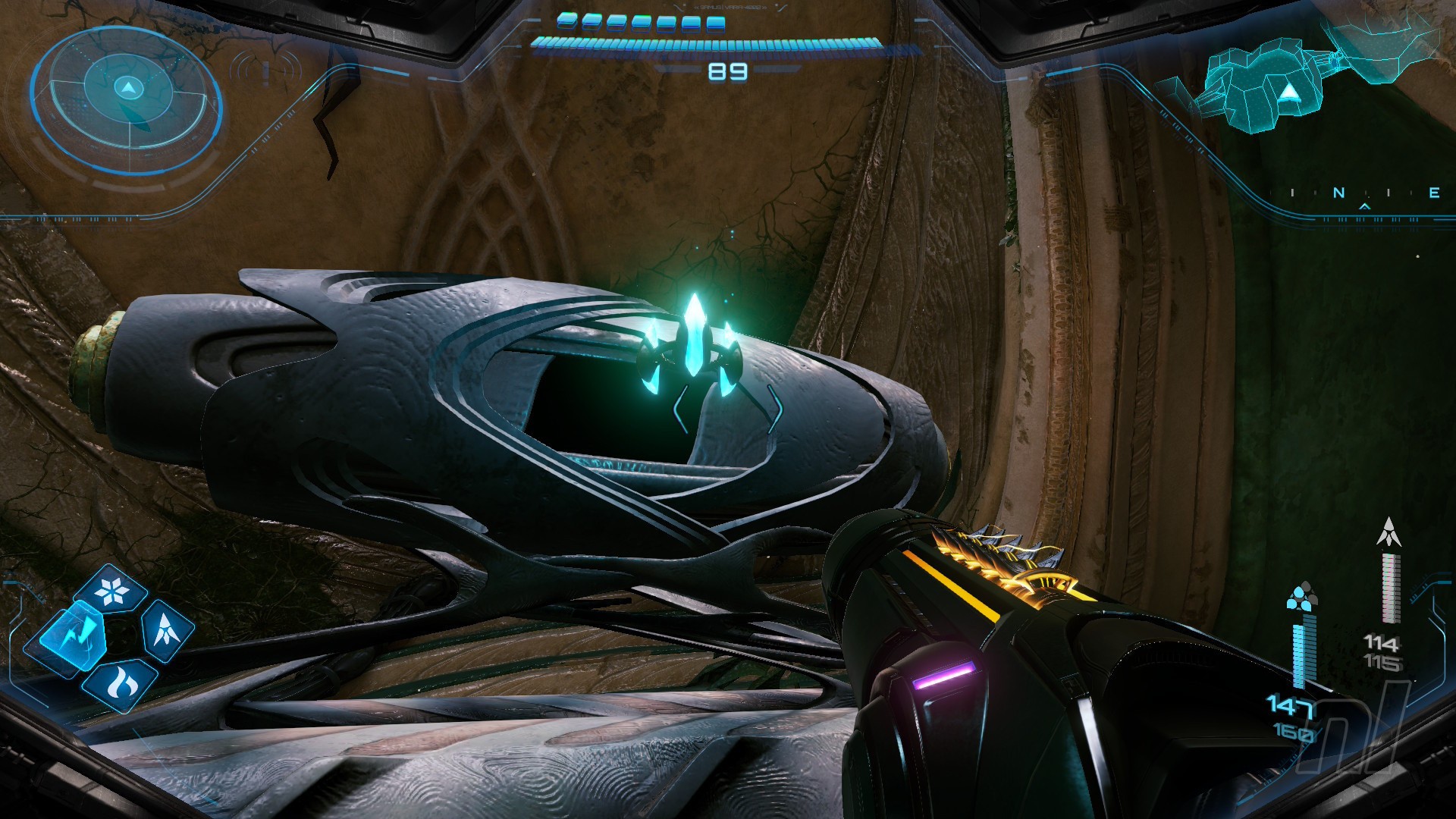Image resolution: width=1456 pixels, height=819 pixels.
Task: Switch to the missile weapon slot
Action: [165, 629]
